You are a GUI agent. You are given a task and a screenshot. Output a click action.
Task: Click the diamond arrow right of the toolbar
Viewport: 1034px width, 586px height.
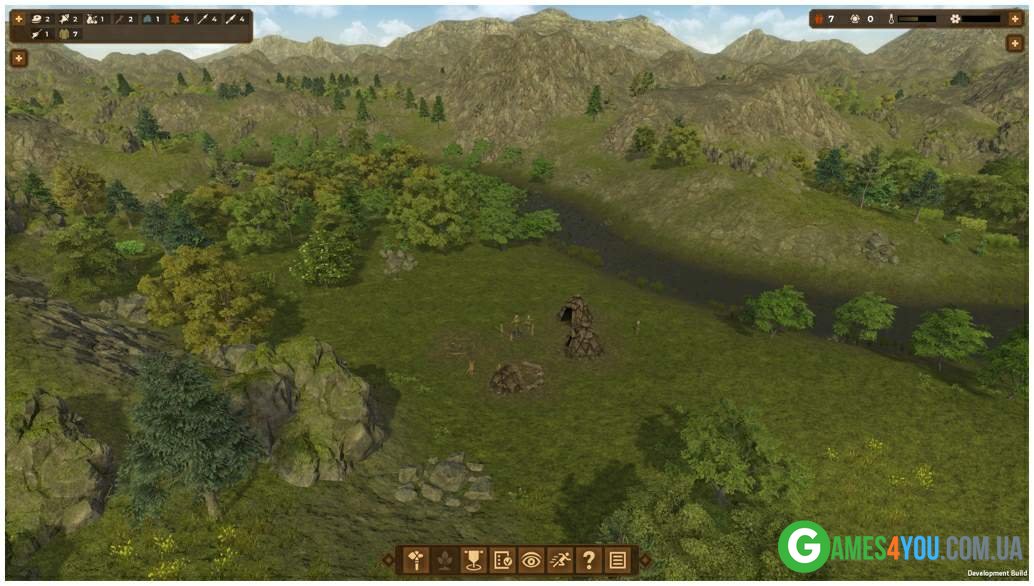pos(644,560)
